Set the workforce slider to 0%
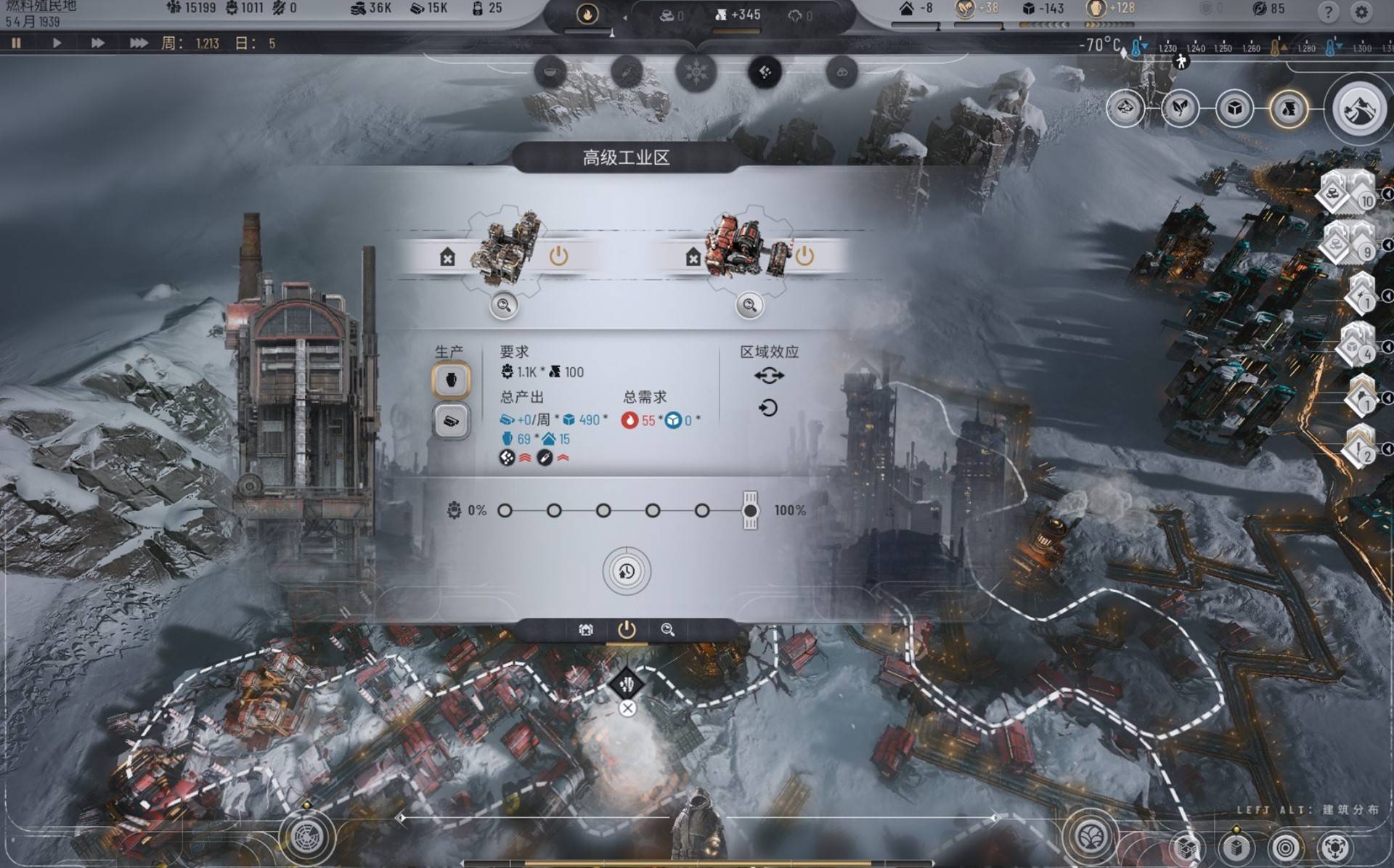 pos(505,511)
